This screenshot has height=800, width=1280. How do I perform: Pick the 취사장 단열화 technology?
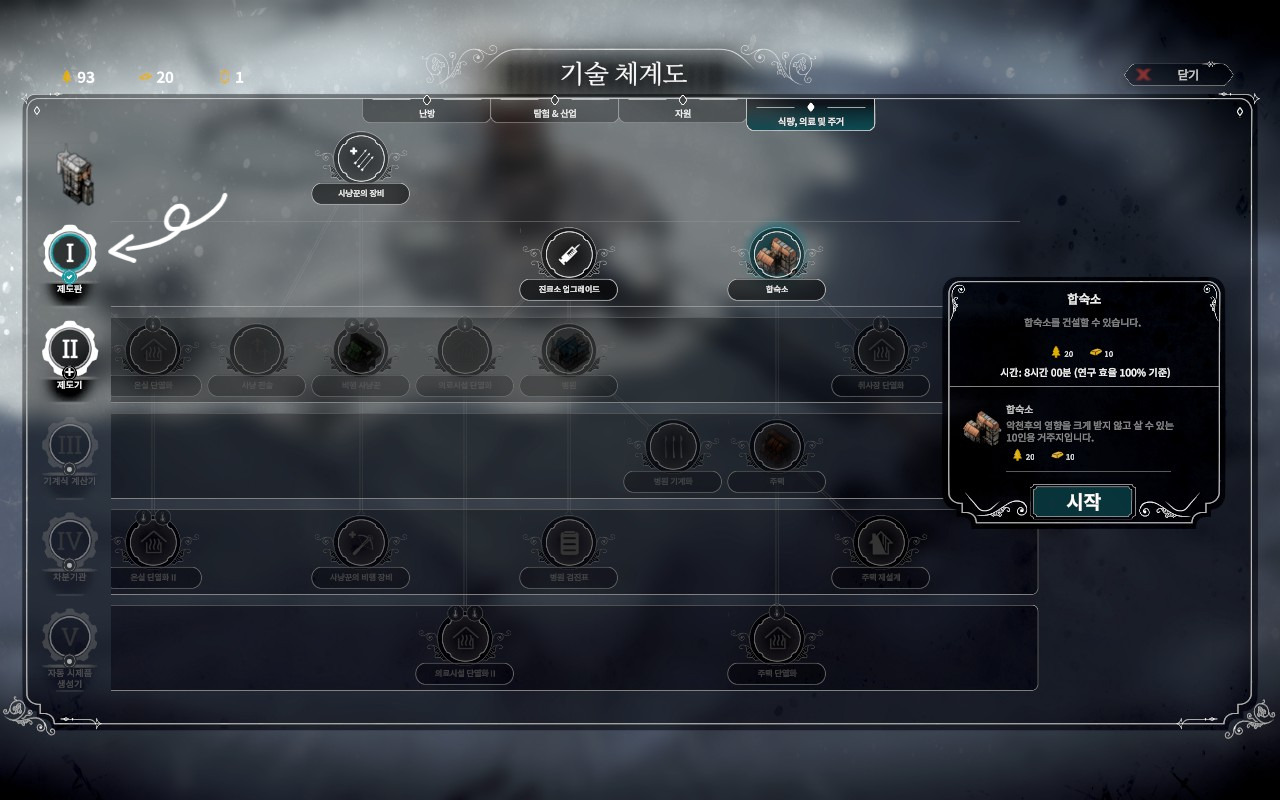880,352
